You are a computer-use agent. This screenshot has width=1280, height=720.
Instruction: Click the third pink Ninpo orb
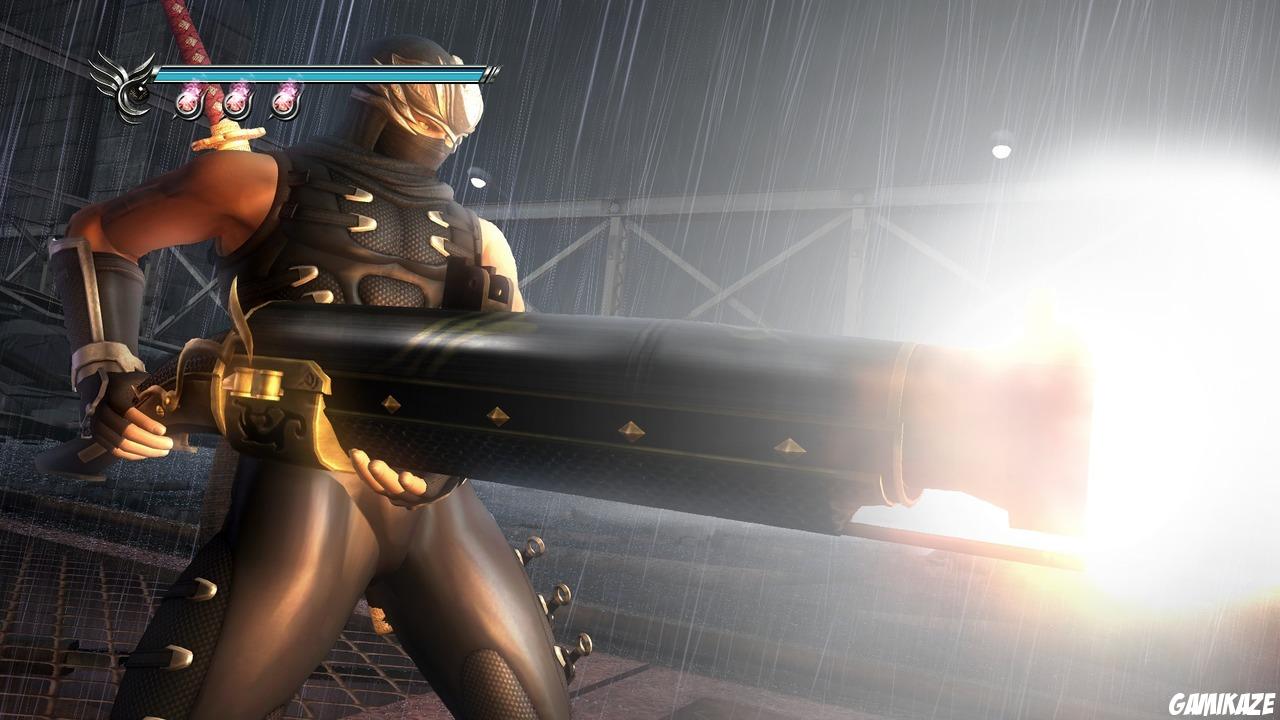[x=285, y=102]
